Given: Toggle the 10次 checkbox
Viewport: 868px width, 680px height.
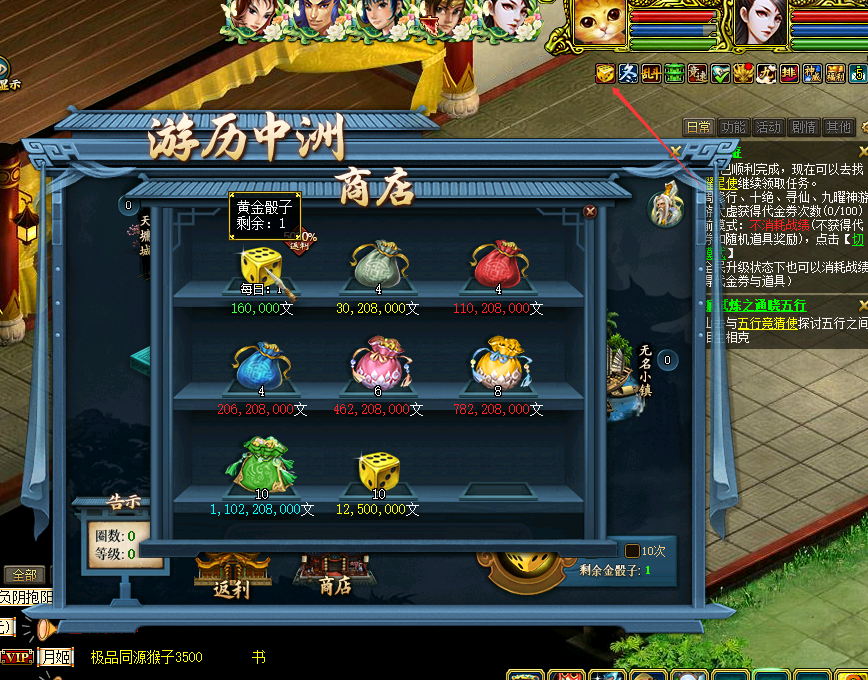Looking at the screenshot, I should click(x=632, y=551).
